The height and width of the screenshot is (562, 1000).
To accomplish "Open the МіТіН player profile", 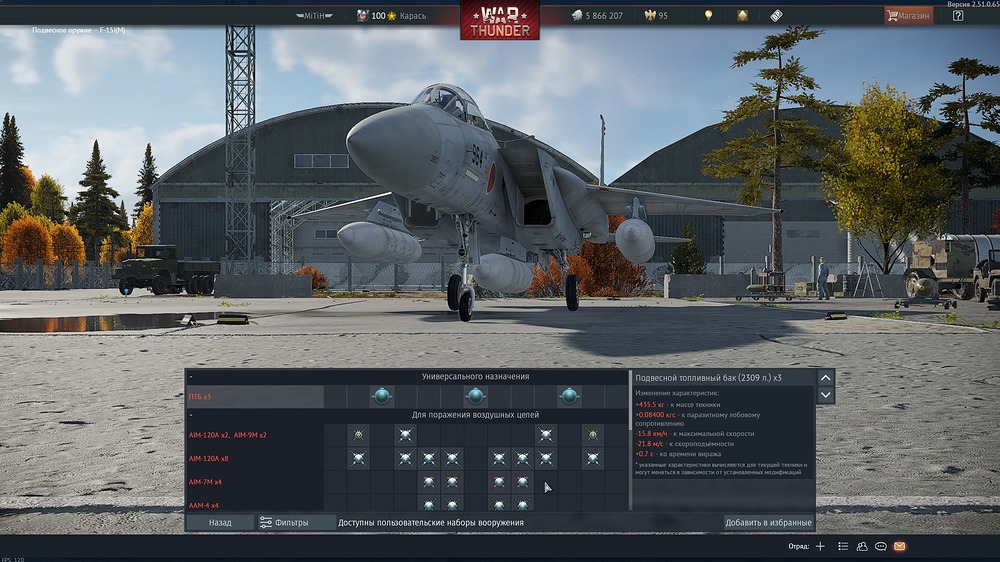I will click(x=319, y=16).
